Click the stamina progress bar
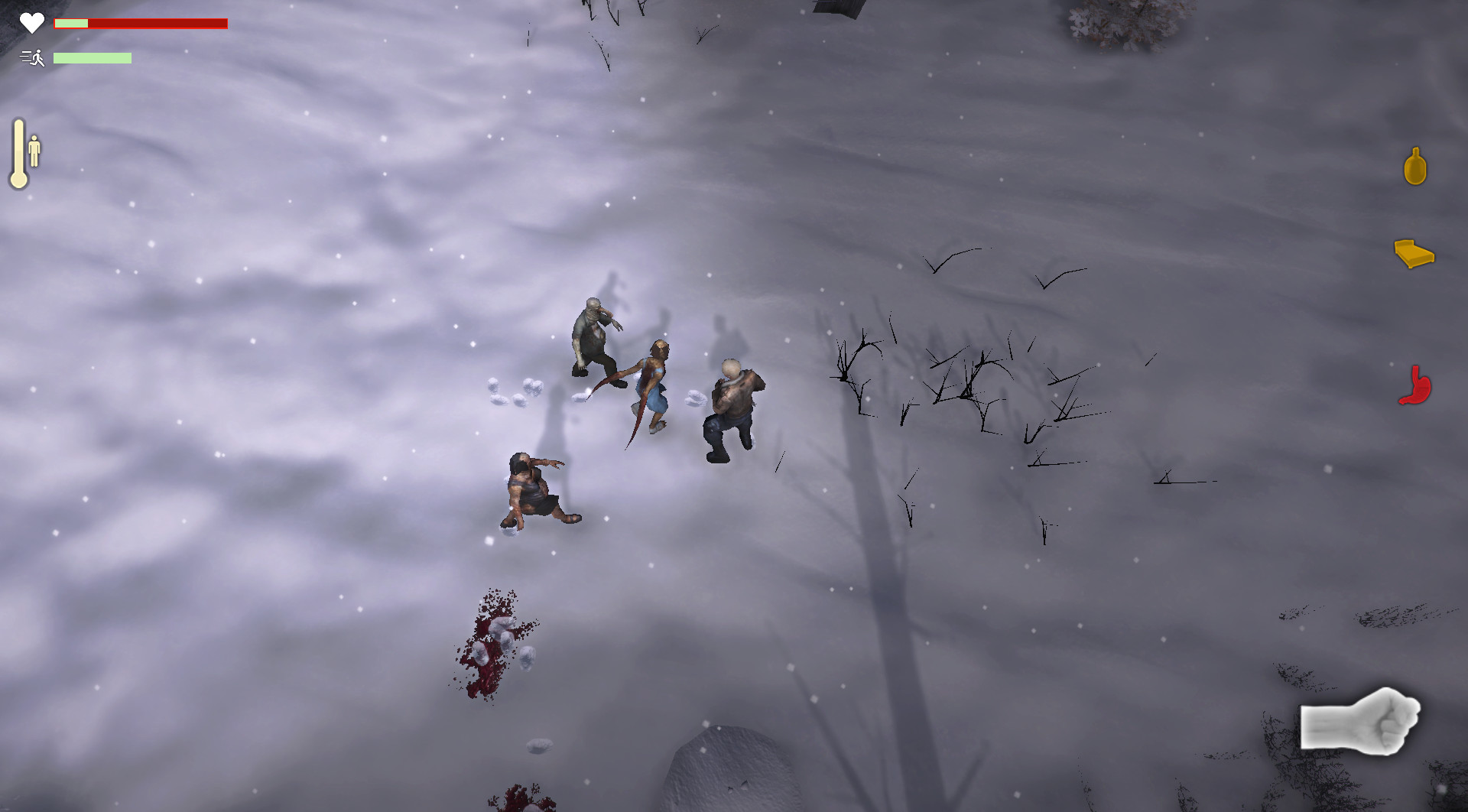1468x812 pixels. click(x=92, y=57)
